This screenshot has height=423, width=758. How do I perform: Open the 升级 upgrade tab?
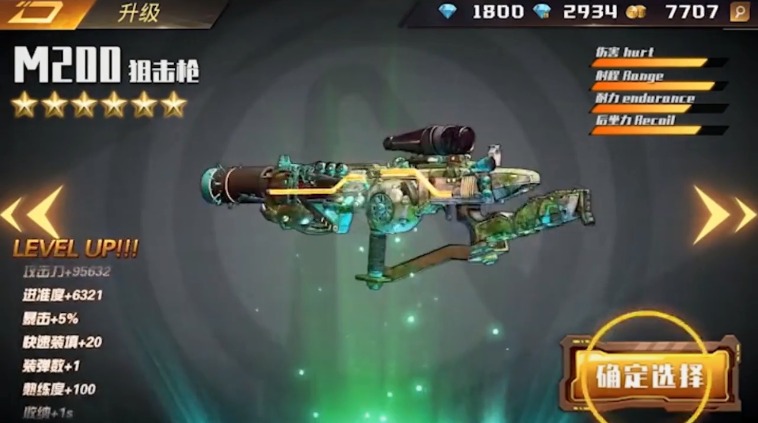click(x=141, y=13)
